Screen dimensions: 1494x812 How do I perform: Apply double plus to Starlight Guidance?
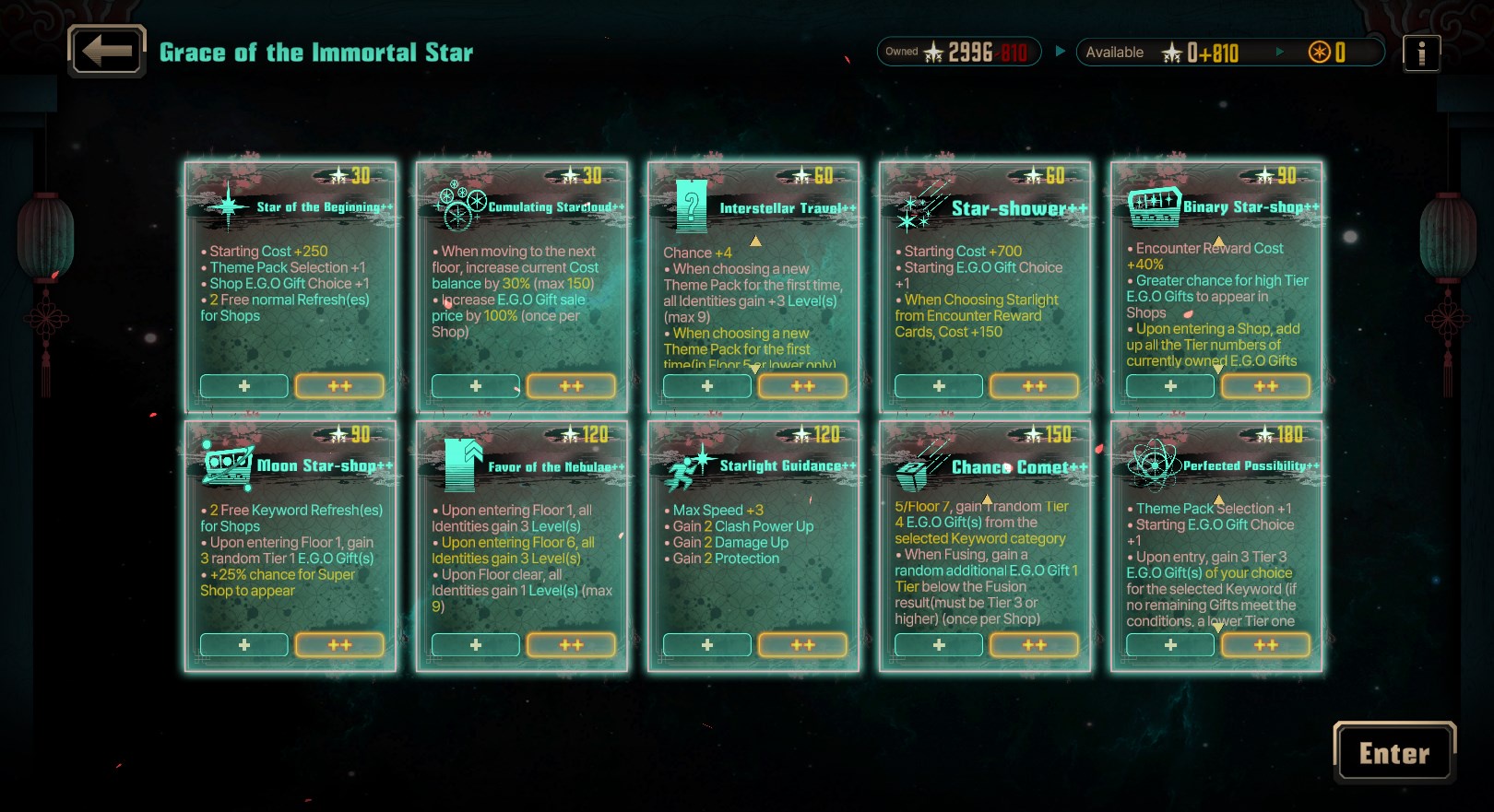(802, 645)
